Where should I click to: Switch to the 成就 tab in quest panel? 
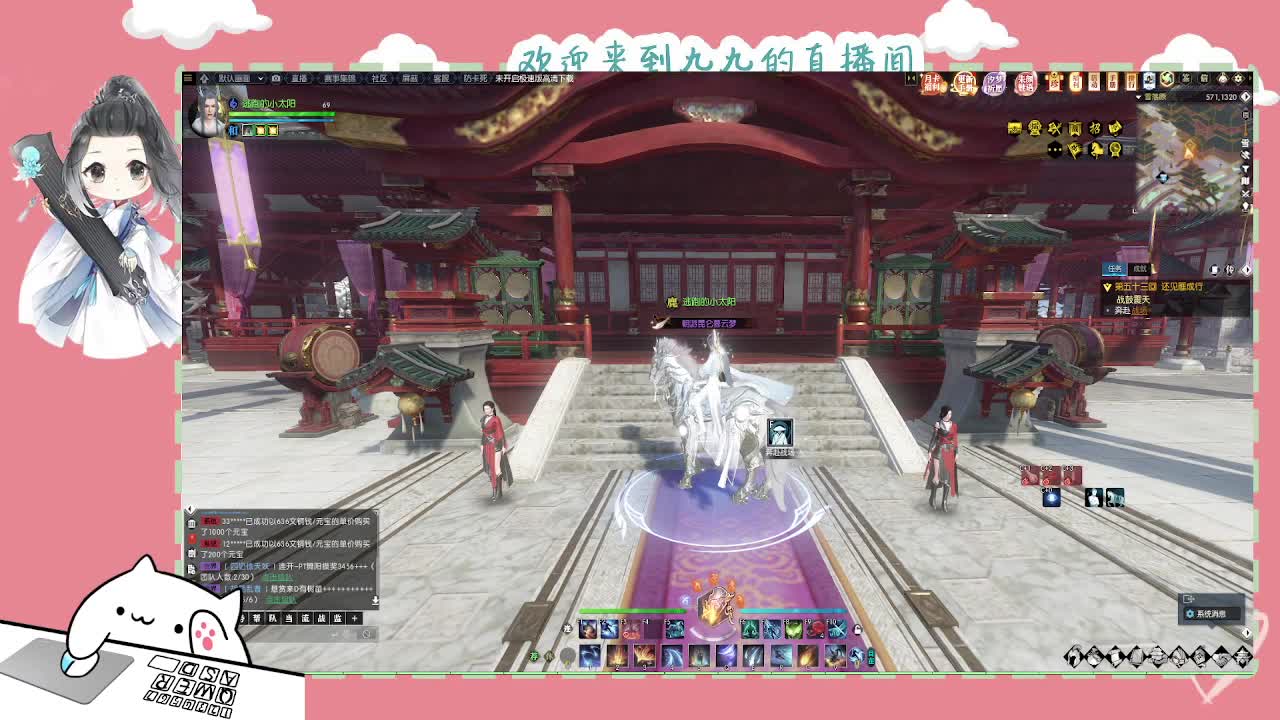coord(1140,269)
